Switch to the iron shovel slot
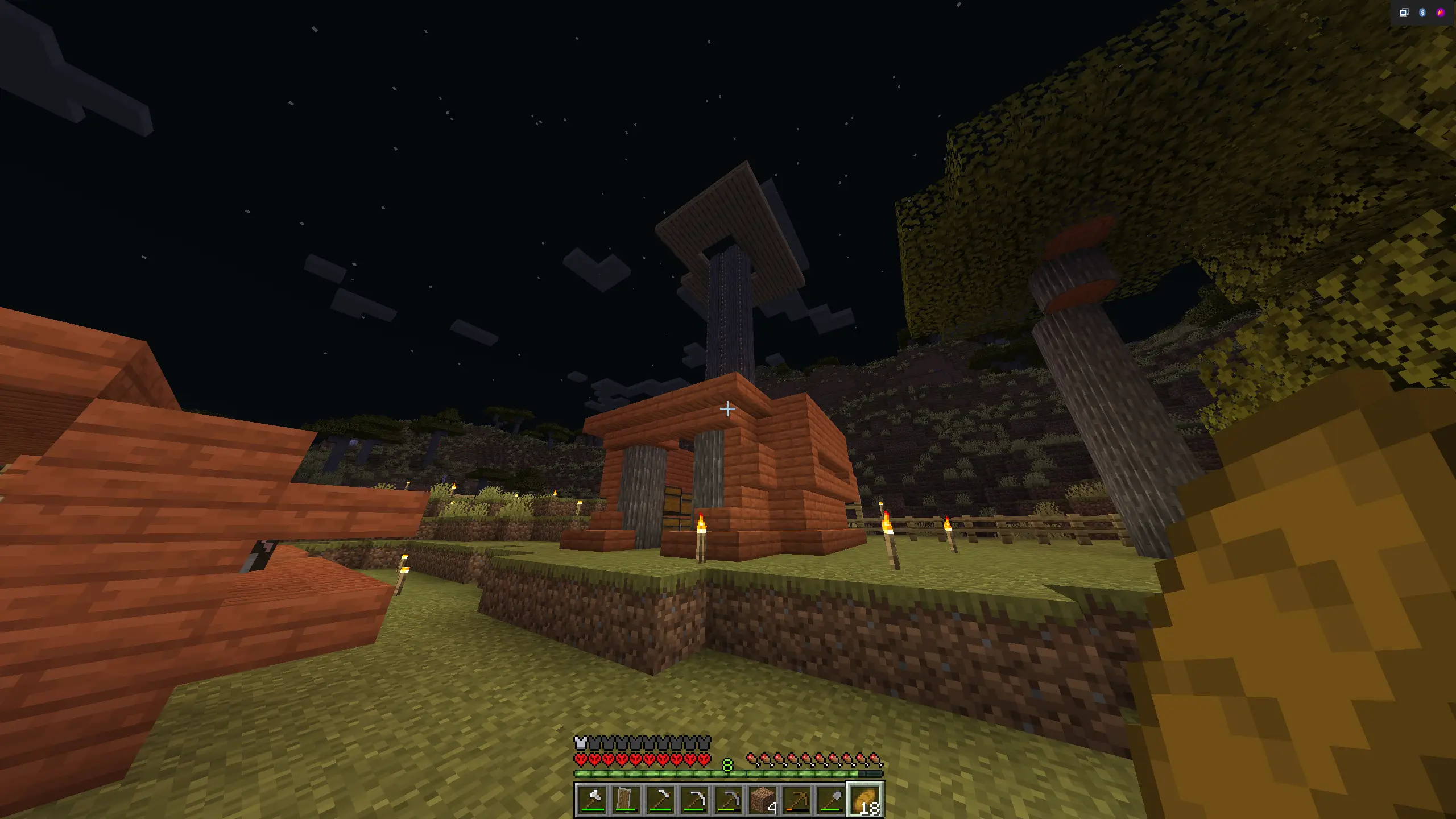The image size is (1456, 819). (831, 800)
